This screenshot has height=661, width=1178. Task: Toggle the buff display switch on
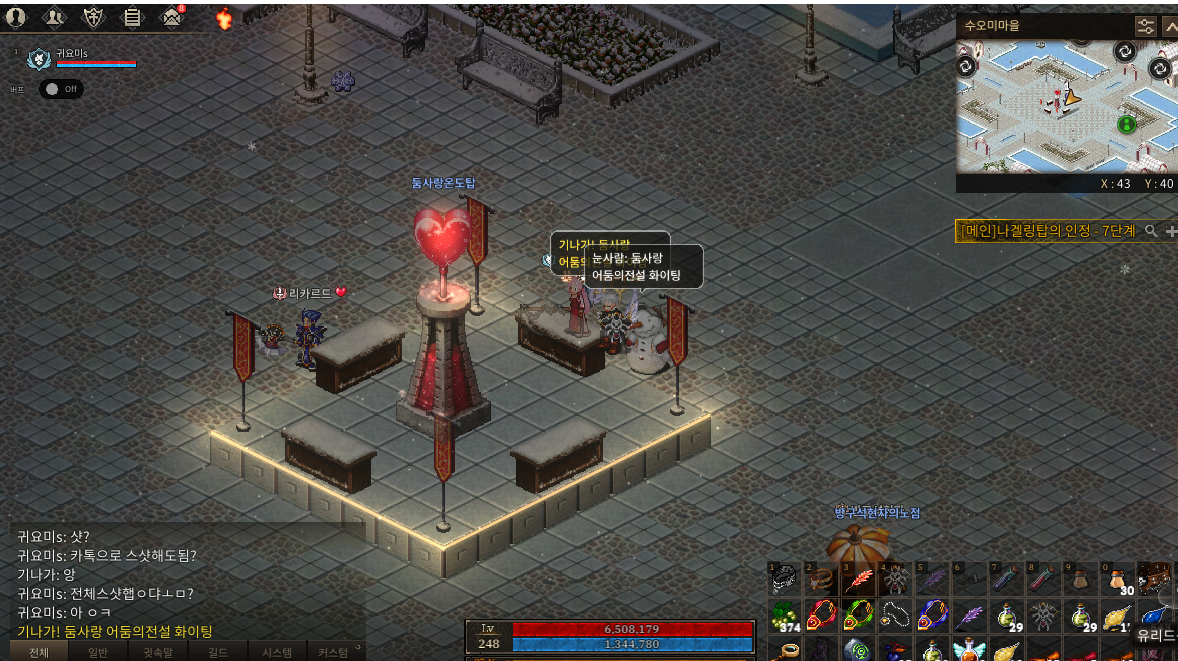(x=61, y=89)
